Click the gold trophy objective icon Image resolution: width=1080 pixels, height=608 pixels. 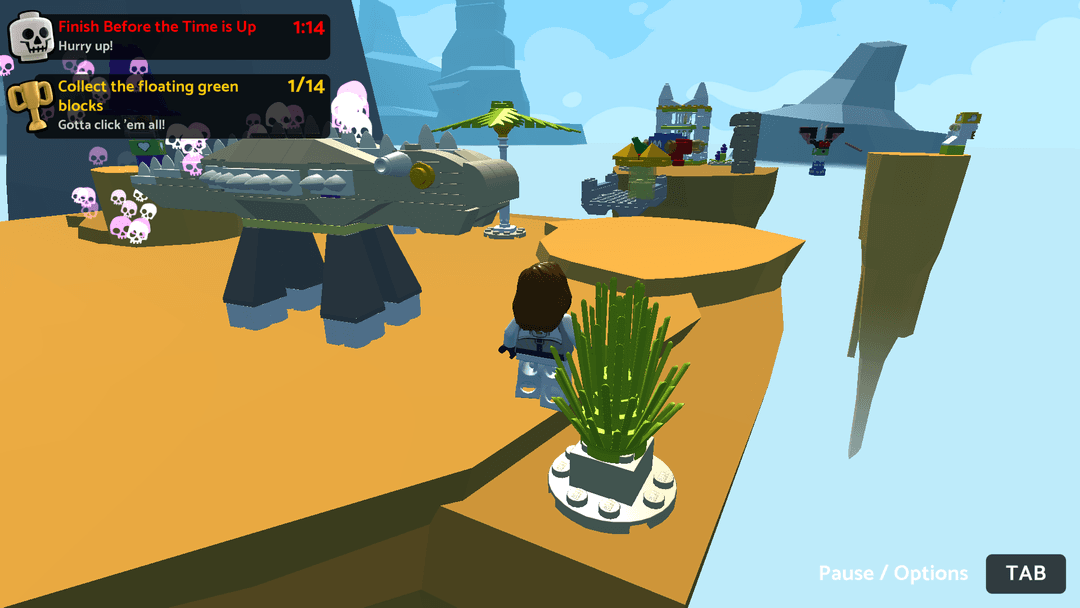click(30, 104)
